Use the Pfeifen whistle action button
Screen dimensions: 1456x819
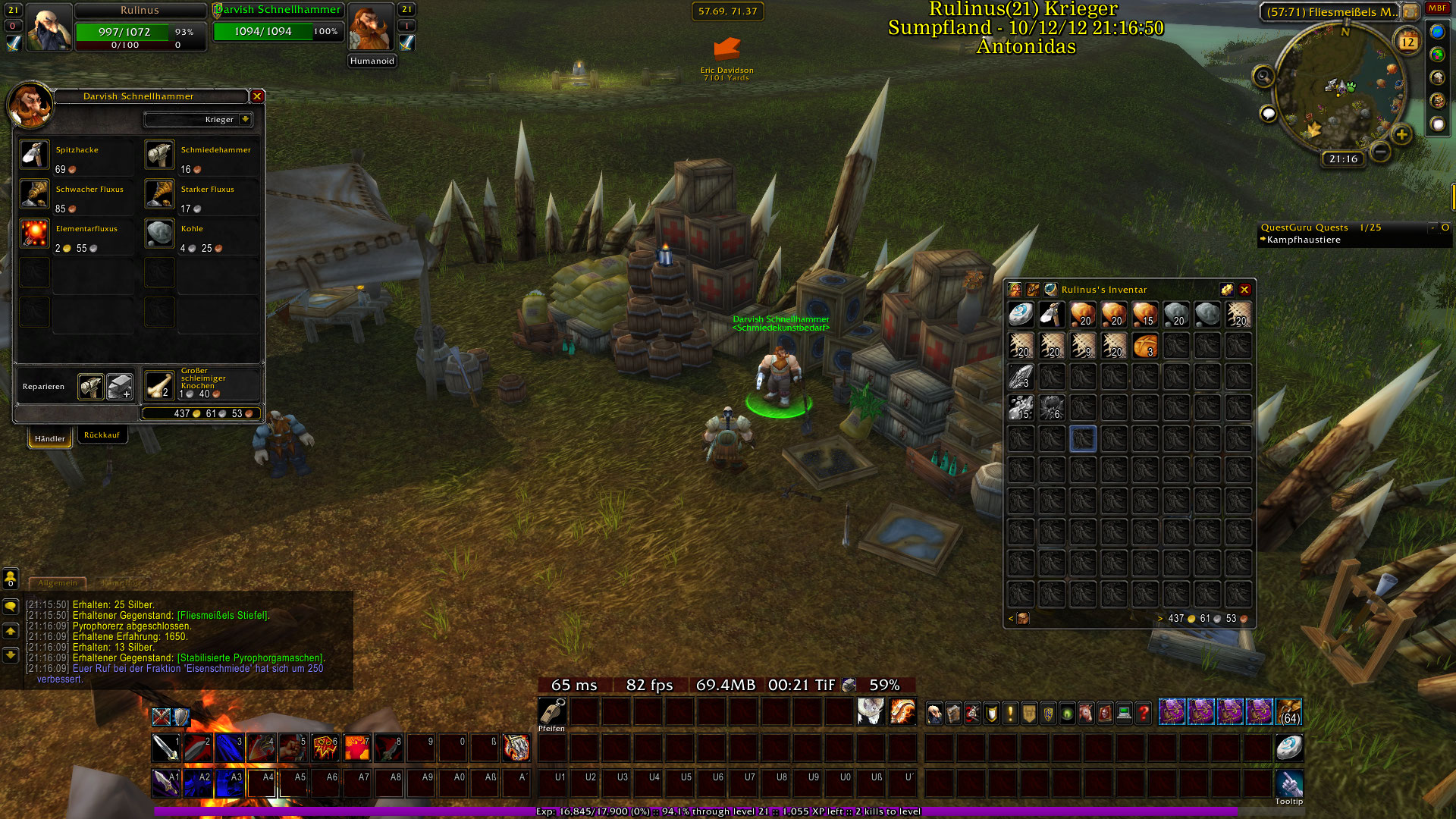point(552,711)
